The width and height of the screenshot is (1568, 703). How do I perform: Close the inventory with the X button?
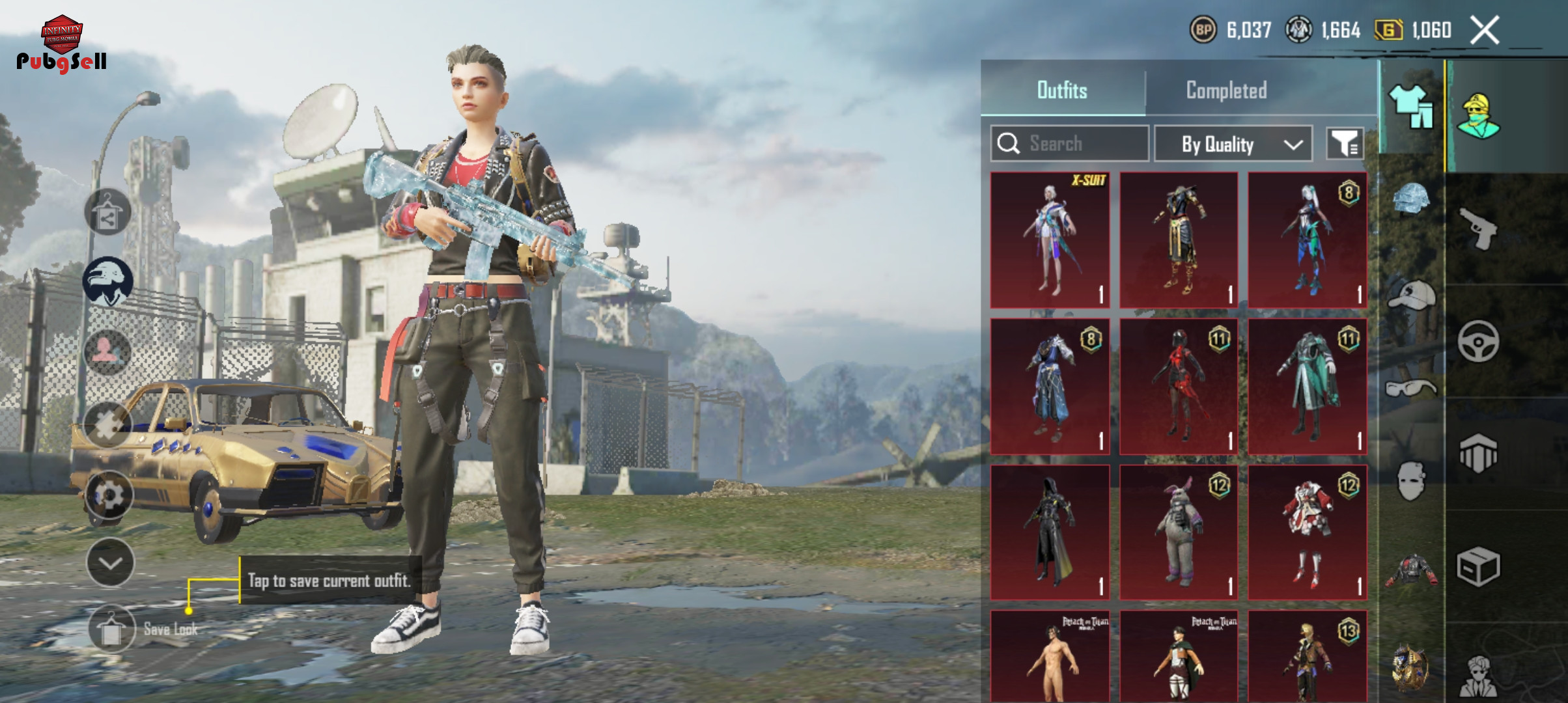(1485, 31)
